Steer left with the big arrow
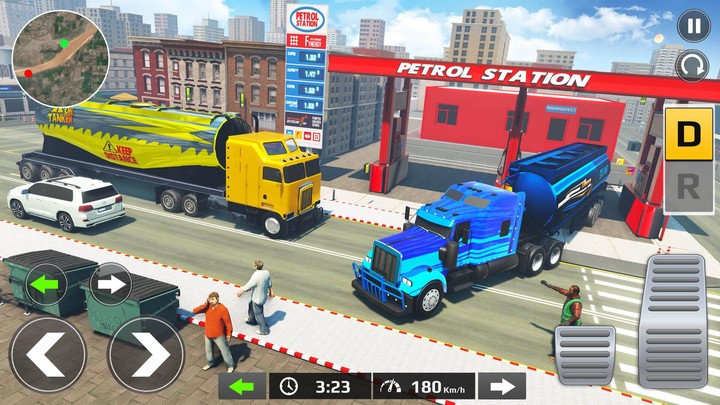Image resolution: width=720 pixels, height=405 pixels. pos(47,353)
